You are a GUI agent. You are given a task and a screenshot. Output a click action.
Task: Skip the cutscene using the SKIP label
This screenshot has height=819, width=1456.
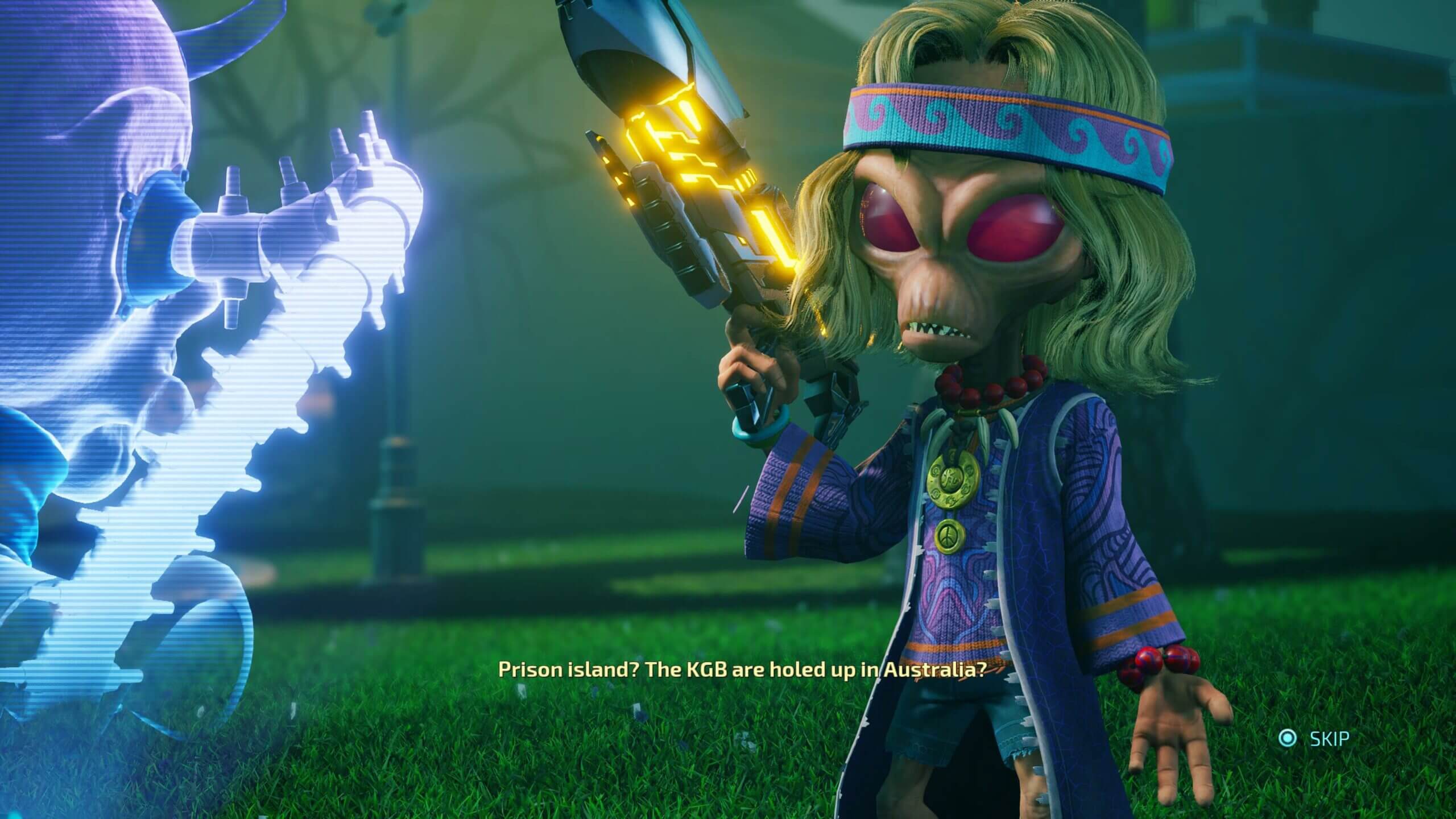pos(1329,739)
